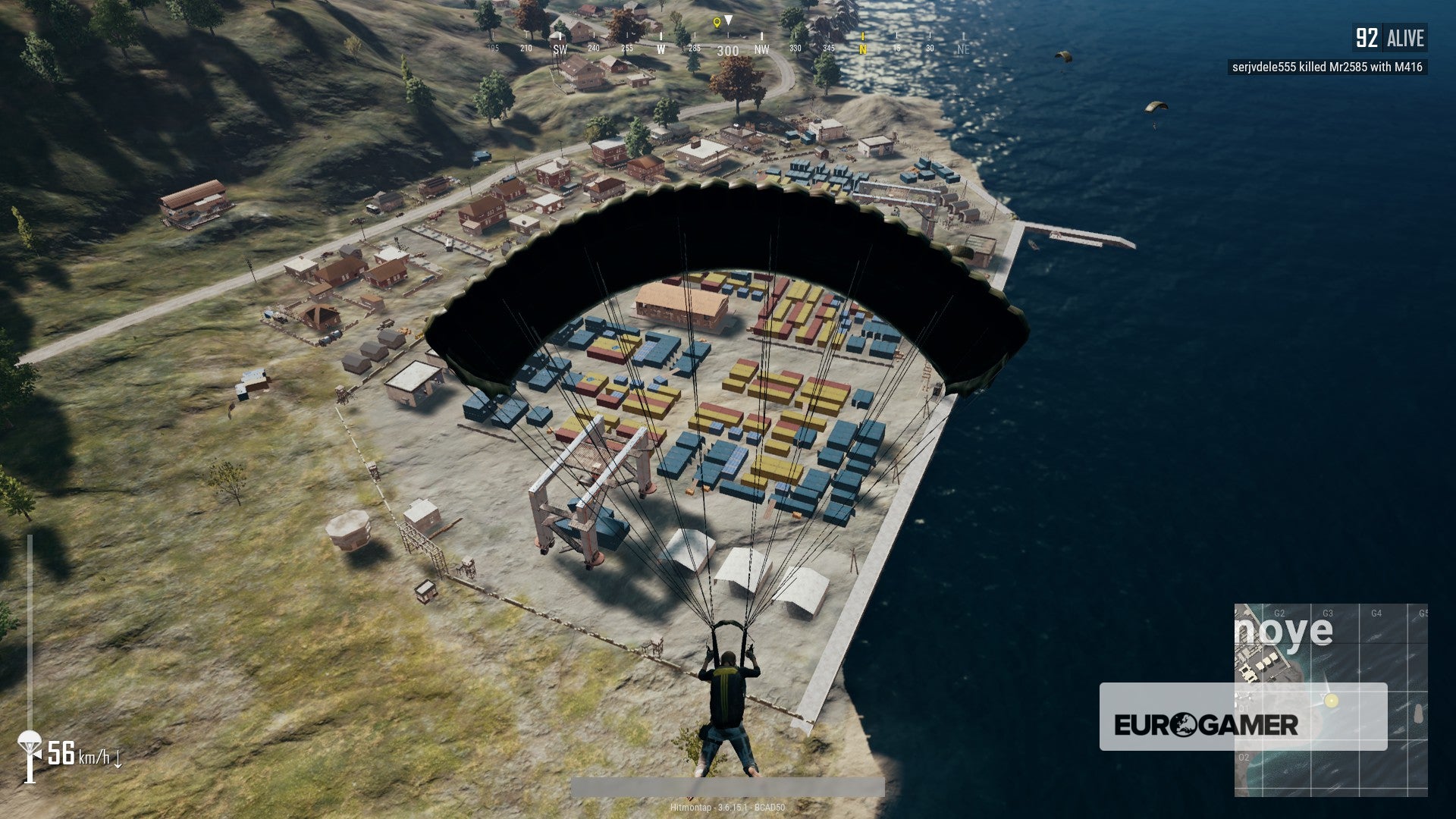The height and width of the screenshot is (819, 1456).
Task: Click the Hitmontap version text at bottom
Action: 728,808
